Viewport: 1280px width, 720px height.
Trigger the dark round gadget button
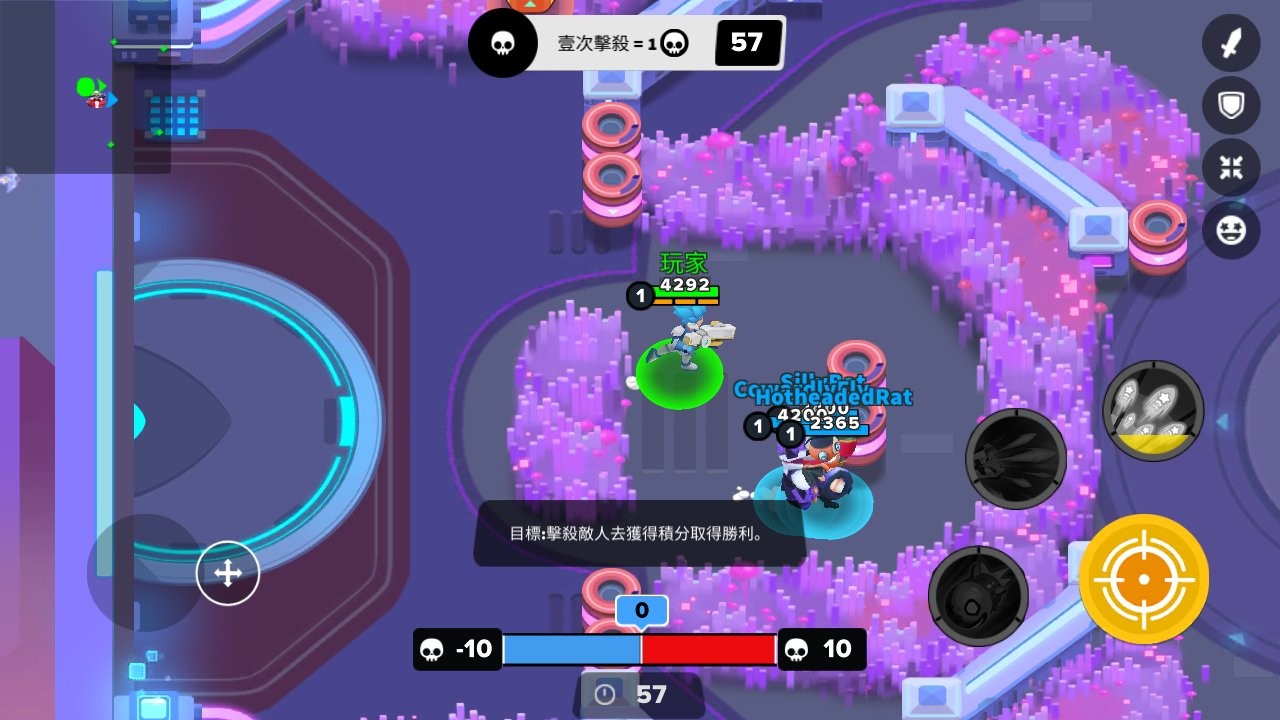(978, 596)
